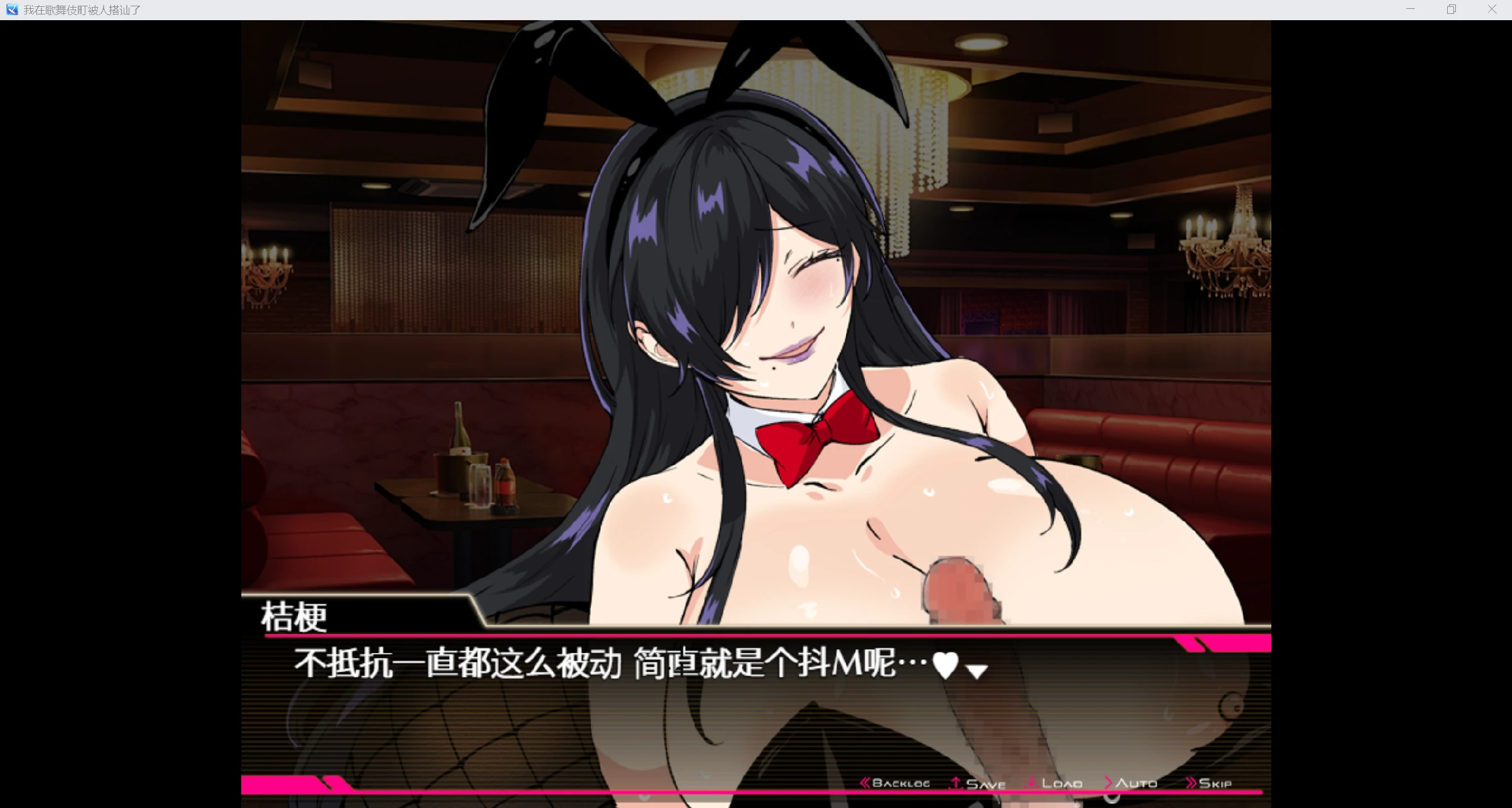This screenshot has width=1512, height=808.
Task: Open the Save menu
Action: [x=978, y=783]
